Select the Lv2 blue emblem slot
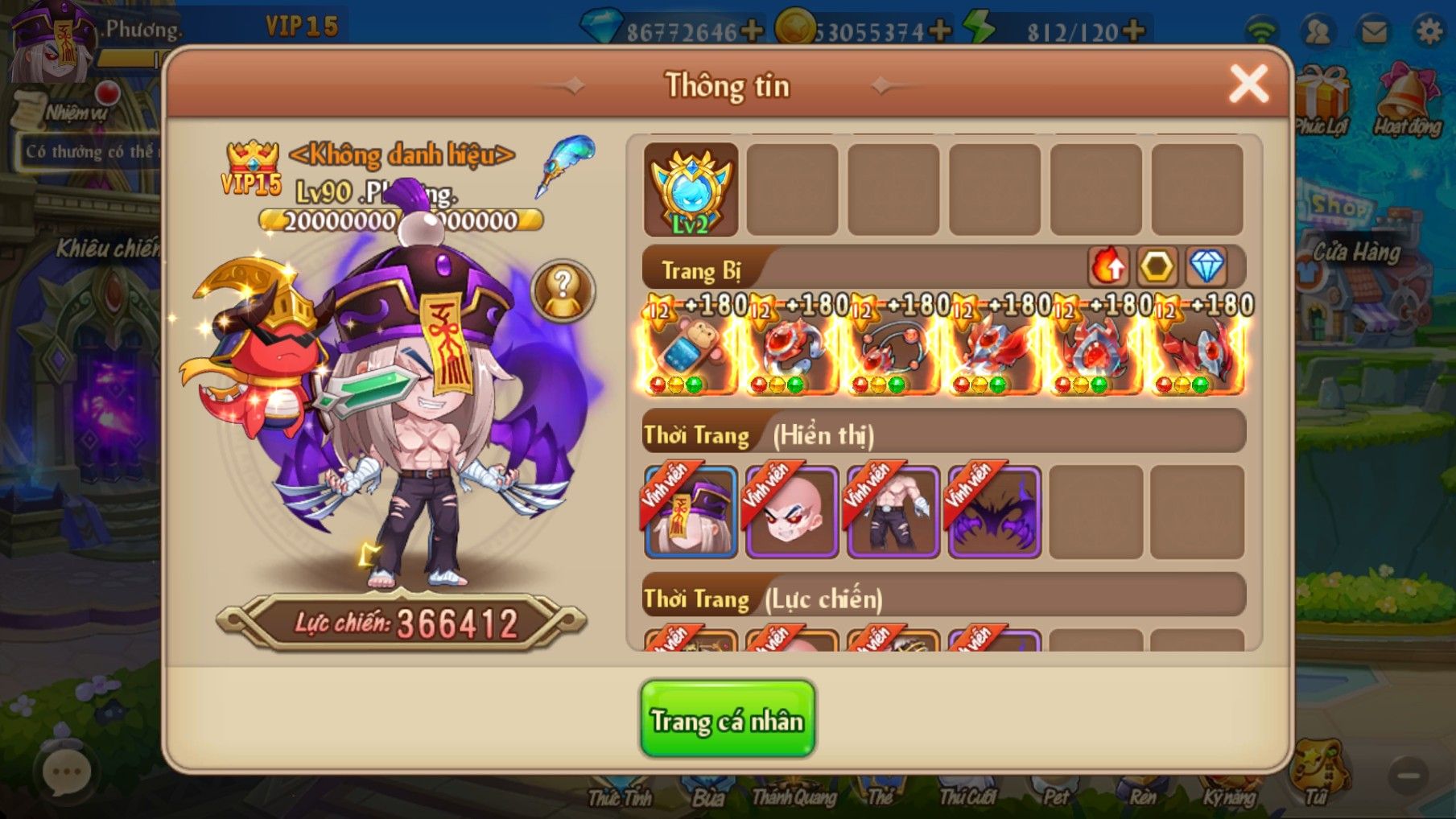This screenshot has width=1456, height=819. (691, 191)
